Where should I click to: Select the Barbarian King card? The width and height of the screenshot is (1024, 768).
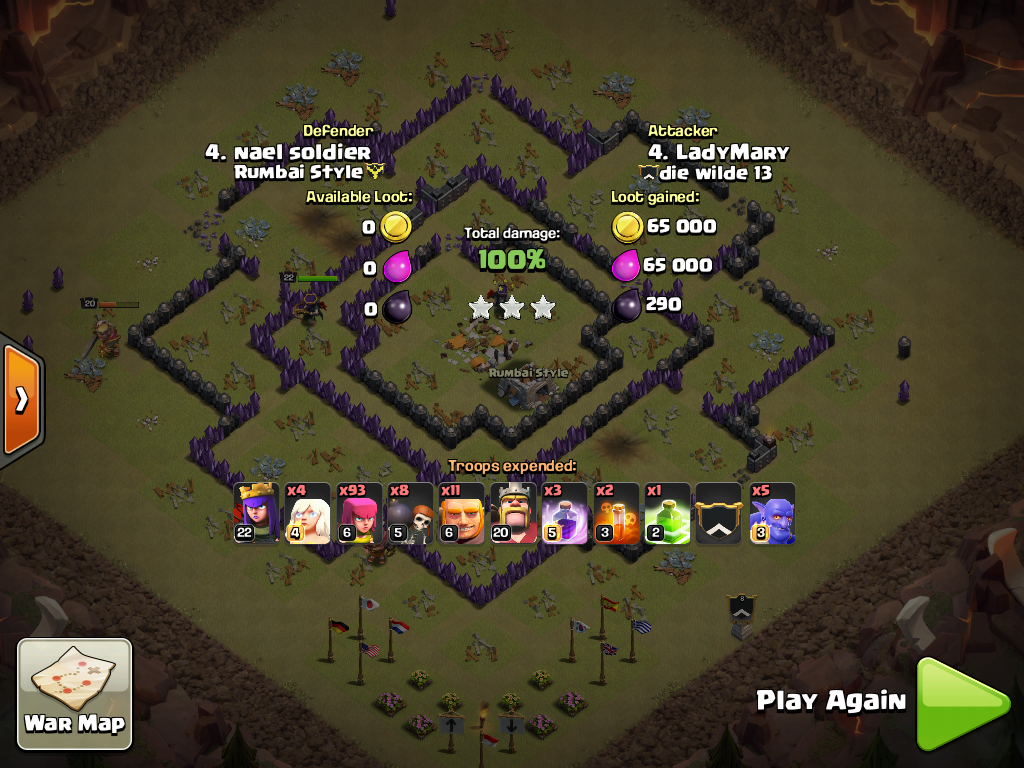tap(514, 514)
